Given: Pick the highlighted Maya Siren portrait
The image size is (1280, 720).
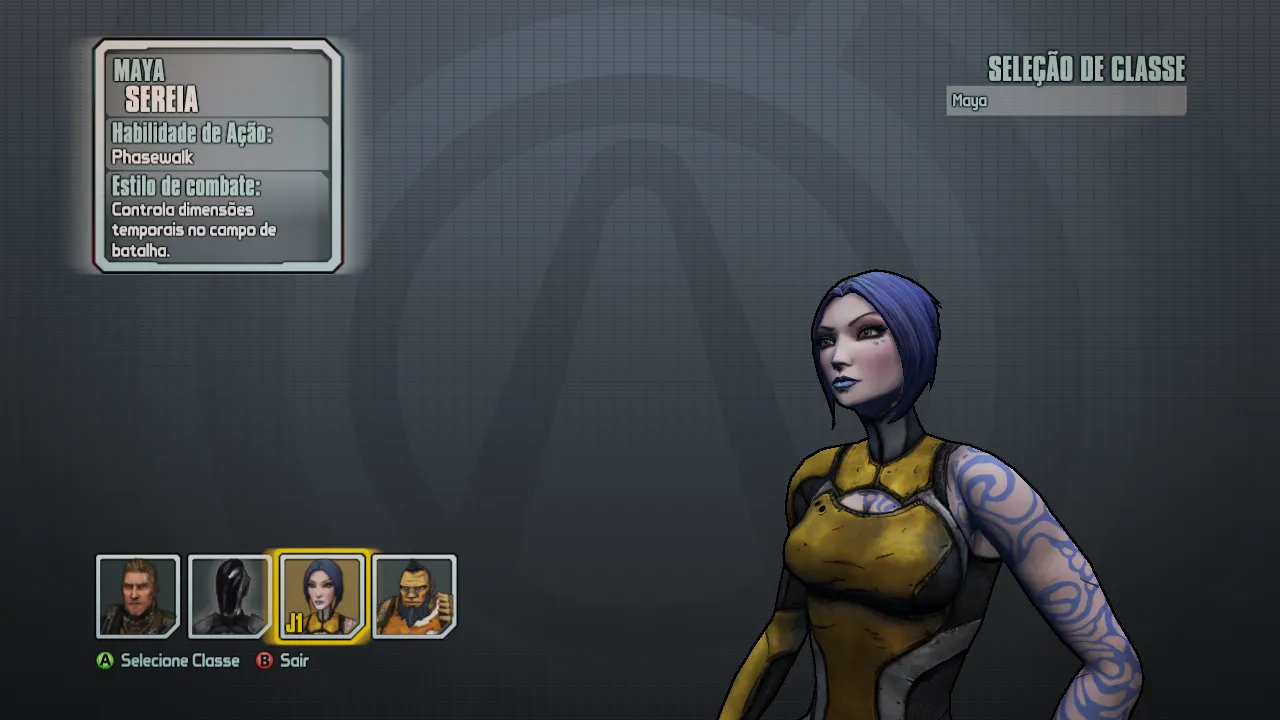Looking at the screenshot, I should click(x=322, y=596).
